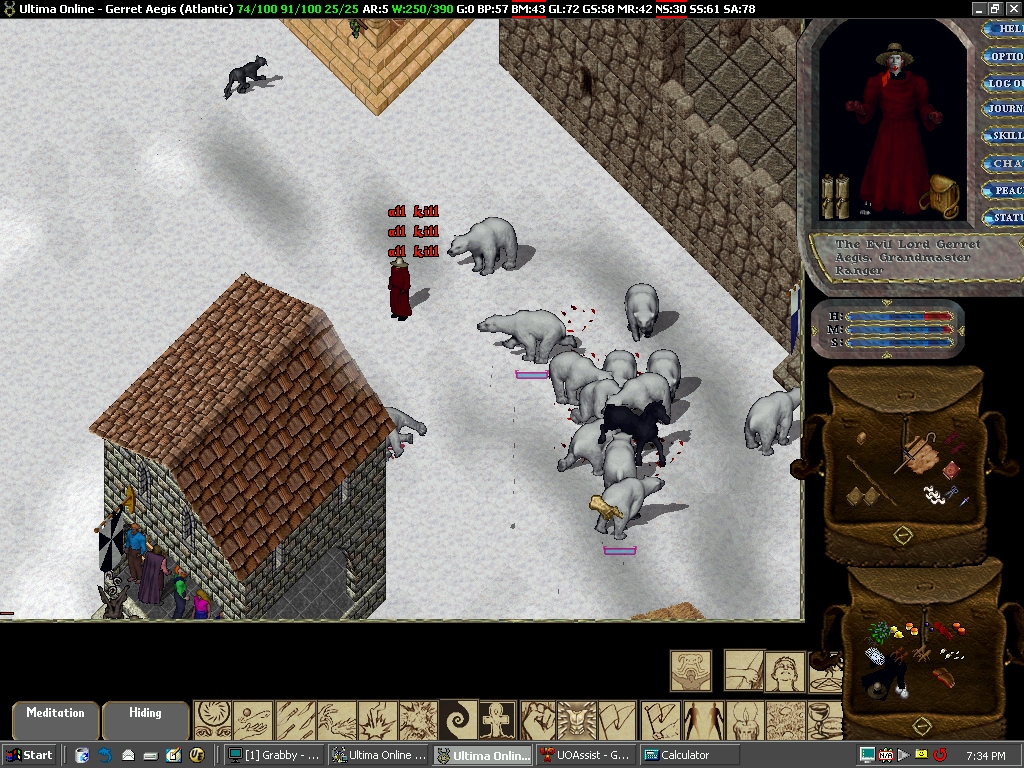Select the spiral spell icon in the hotbar
Screen dimensions: 1024x768
pos(459,720)
